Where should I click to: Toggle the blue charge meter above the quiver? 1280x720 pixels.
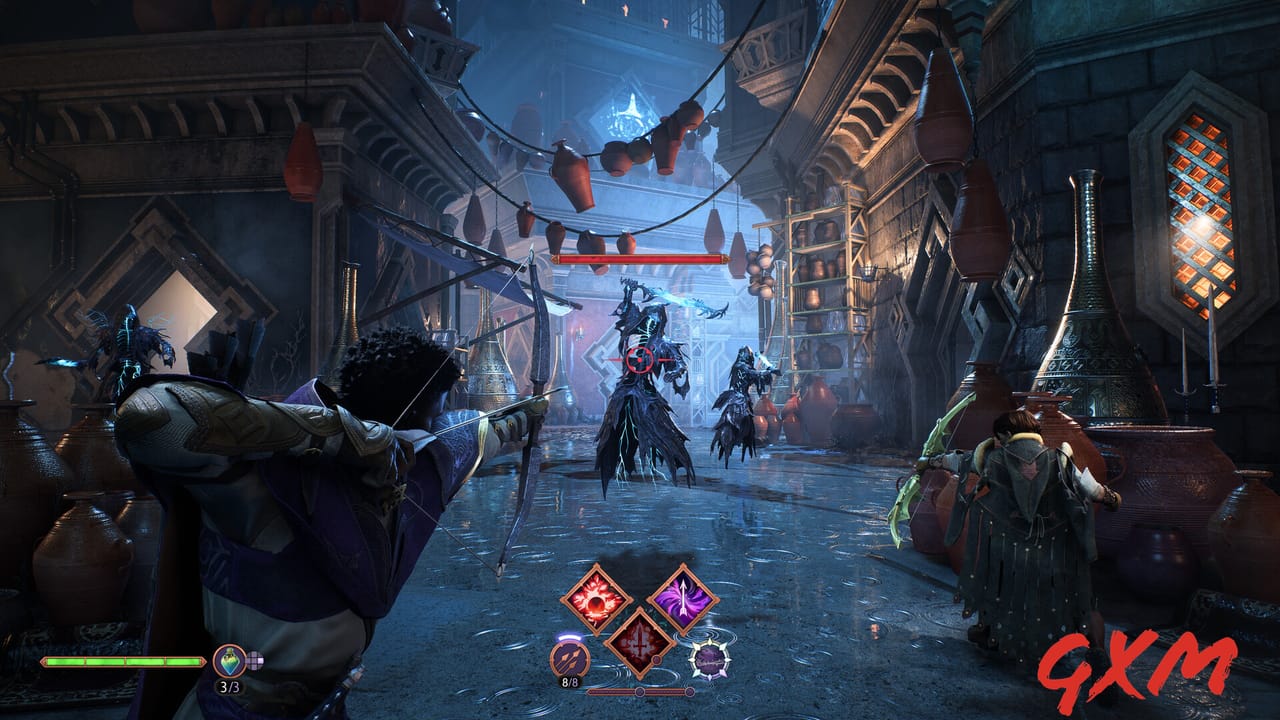[x=569, y=637]
